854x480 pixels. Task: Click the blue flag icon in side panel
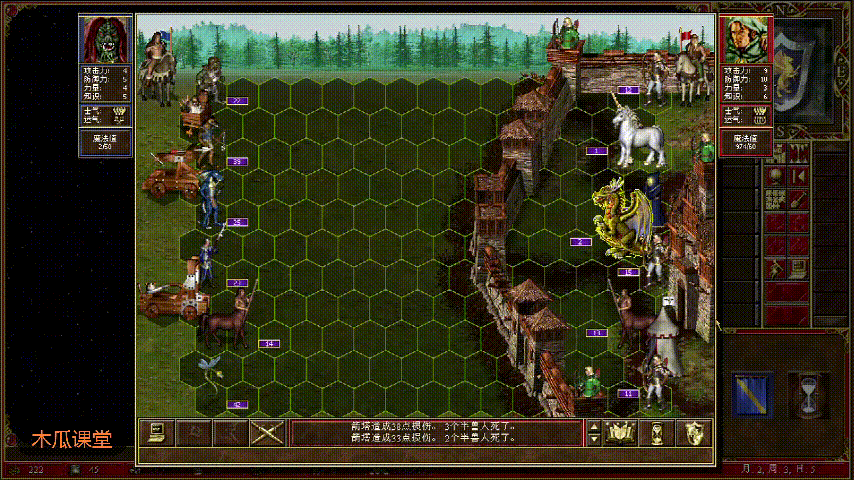point(750,394)
